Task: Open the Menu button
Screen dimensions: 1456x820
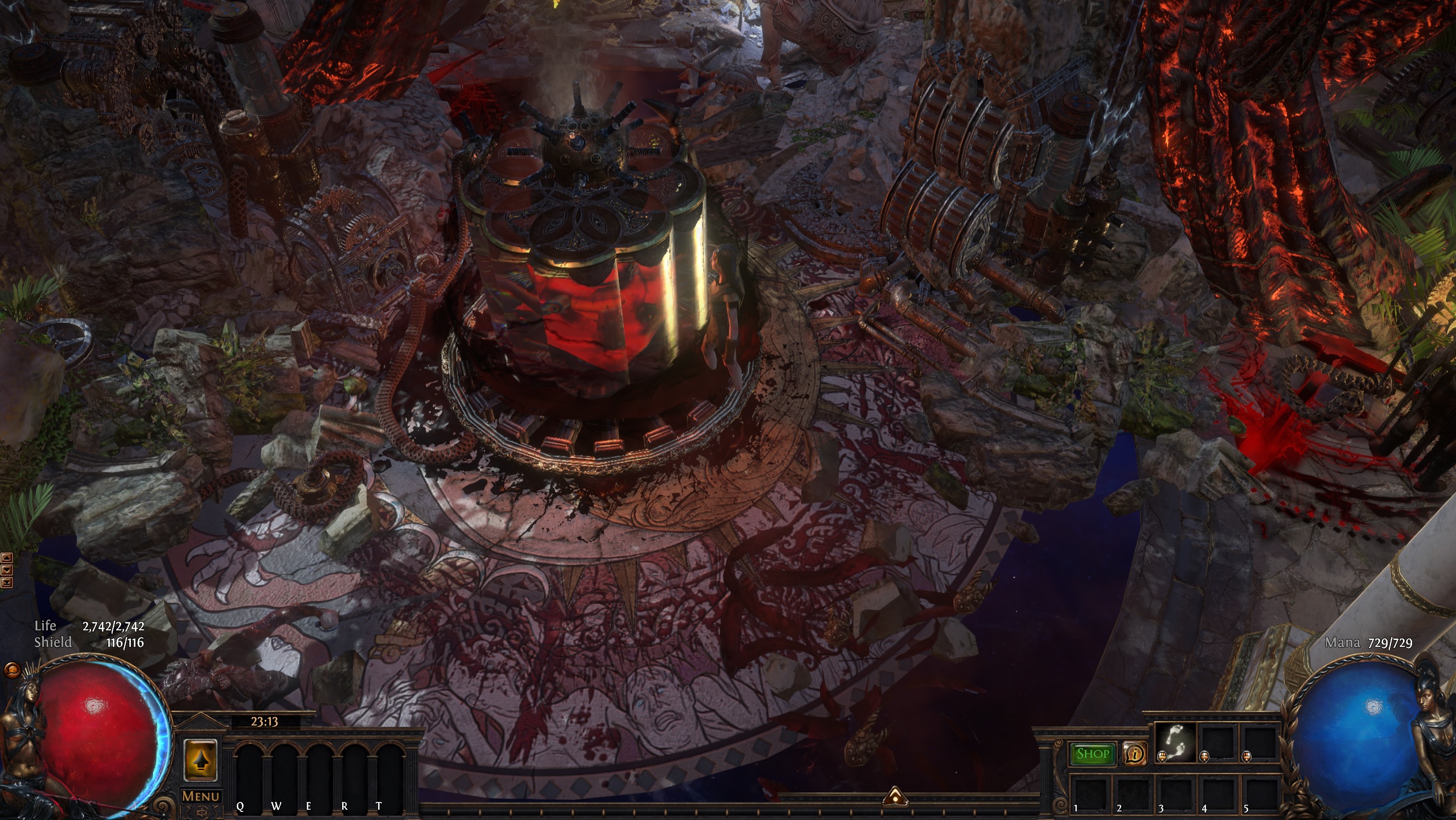Action: tap(200, 796)
